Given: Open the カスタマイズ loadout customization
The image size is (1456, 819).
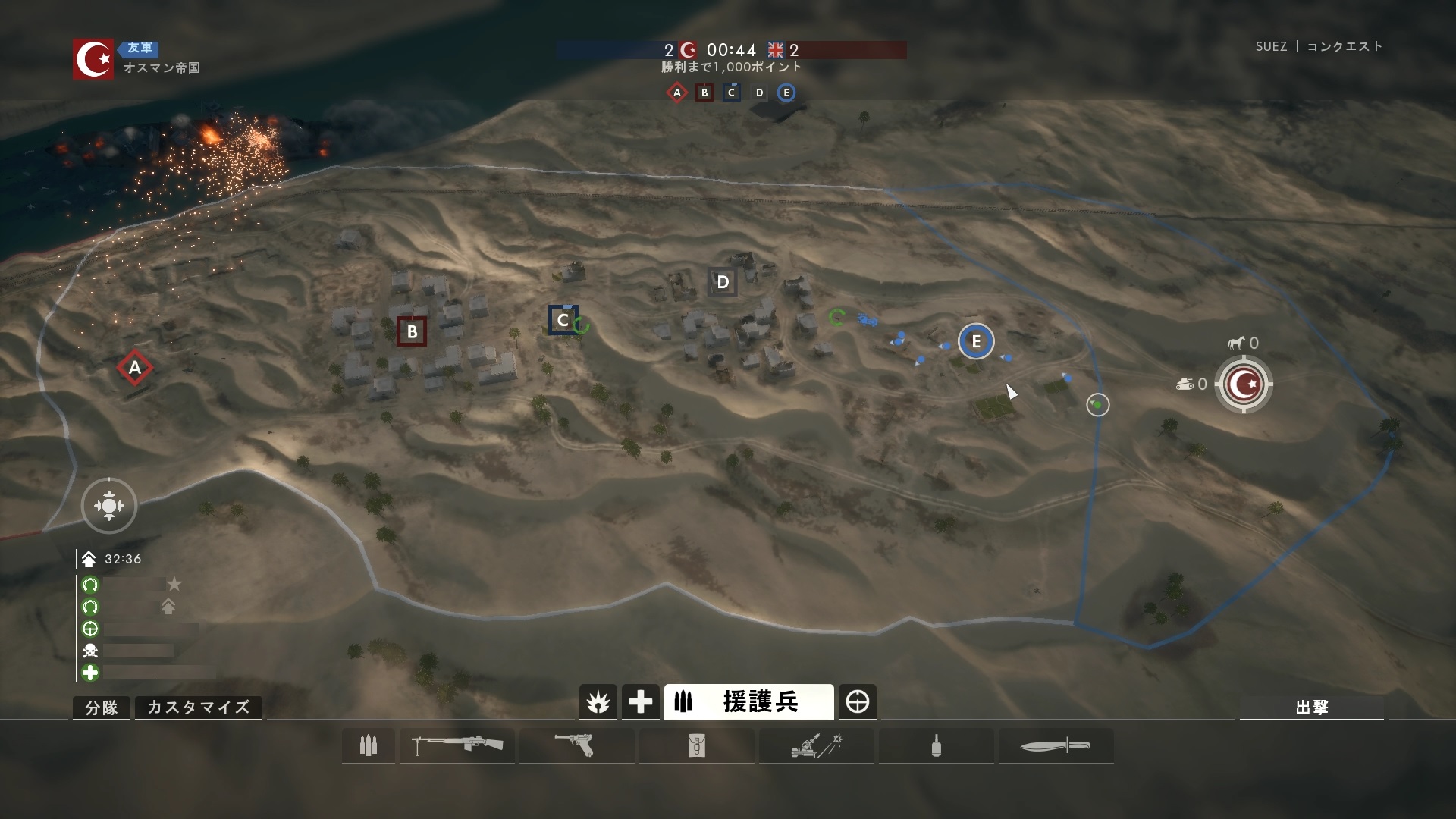Looking at the screenshot, I should pyautogui.click(x=198, y=708).
